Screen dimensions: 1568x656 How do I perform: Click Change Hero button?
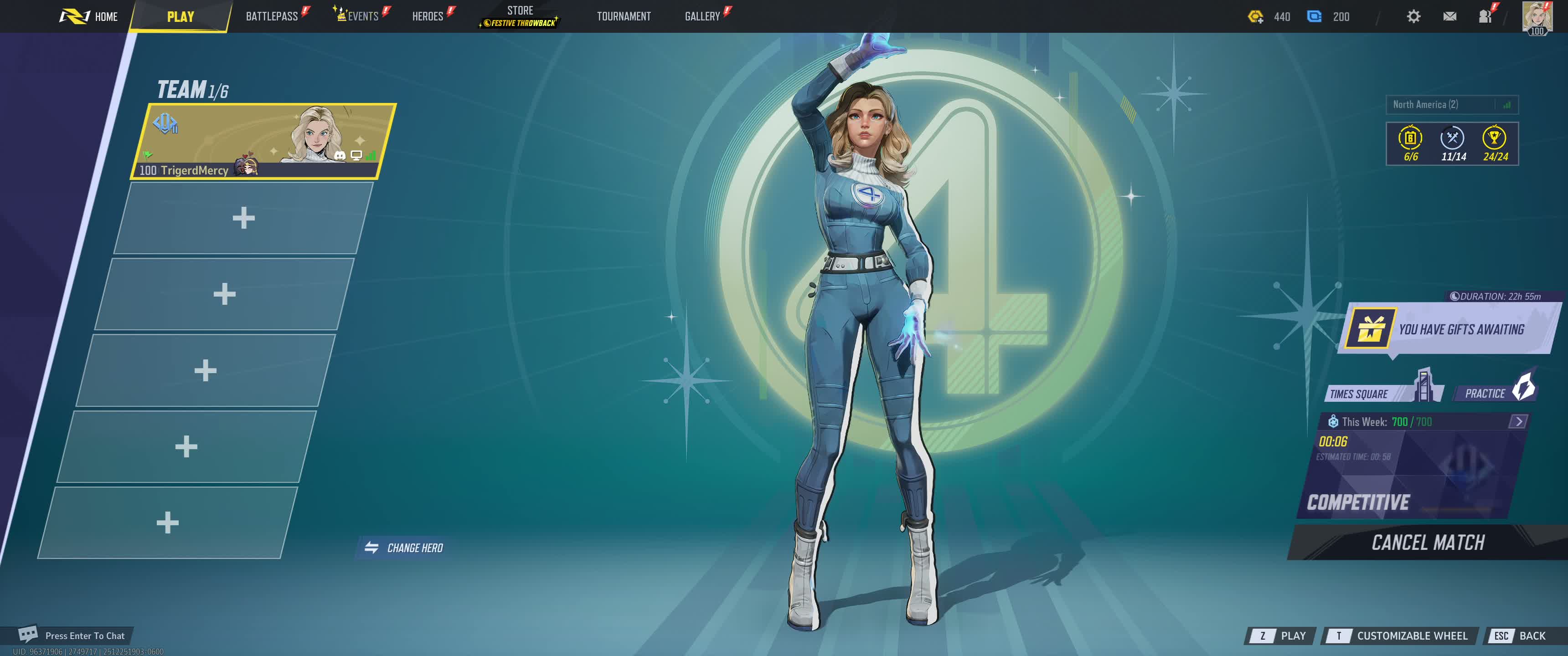coord(404,548)
